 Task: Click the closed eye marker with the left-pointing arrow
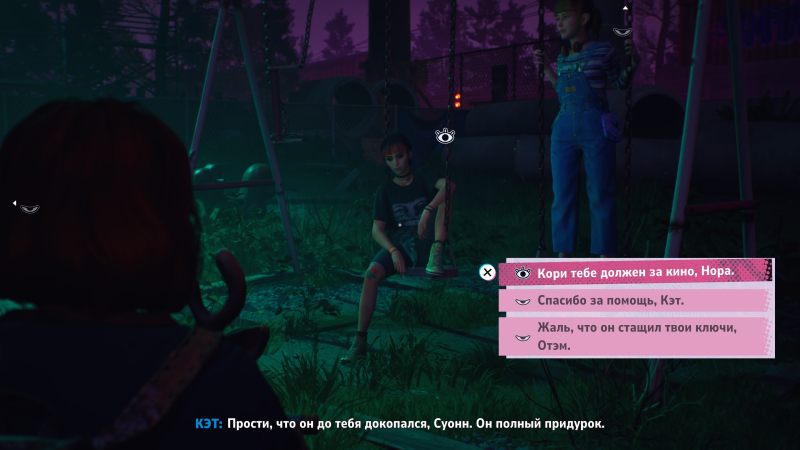coord(30,208)
